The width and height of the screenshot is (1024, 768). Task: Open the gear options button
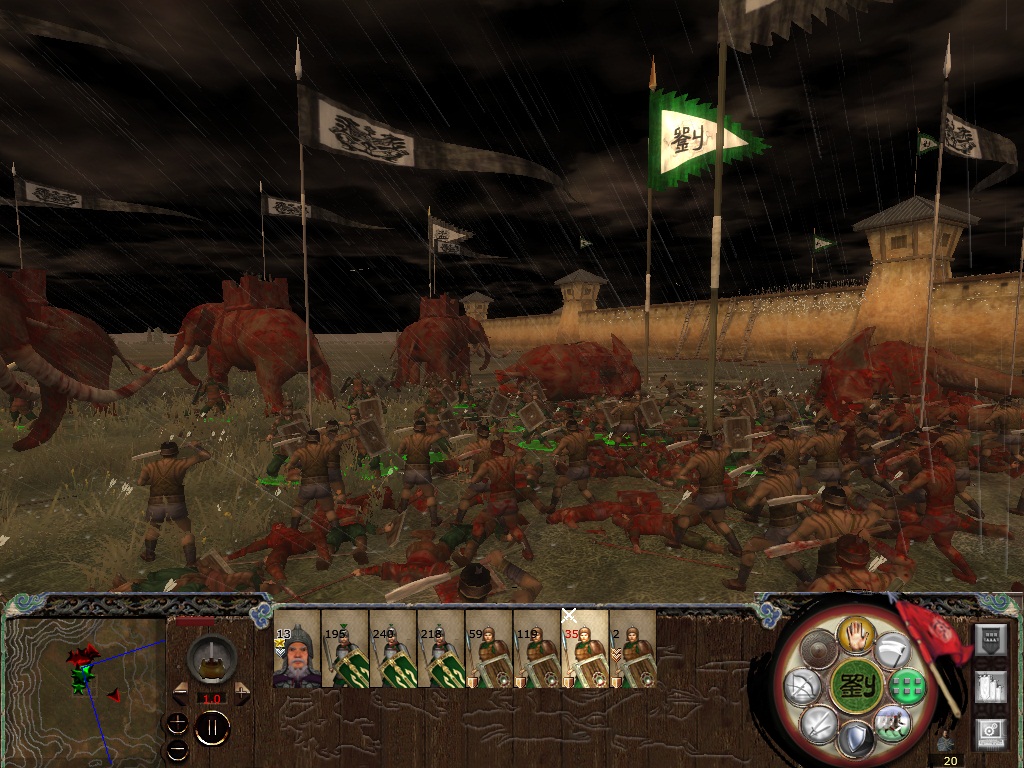(988, 733)
